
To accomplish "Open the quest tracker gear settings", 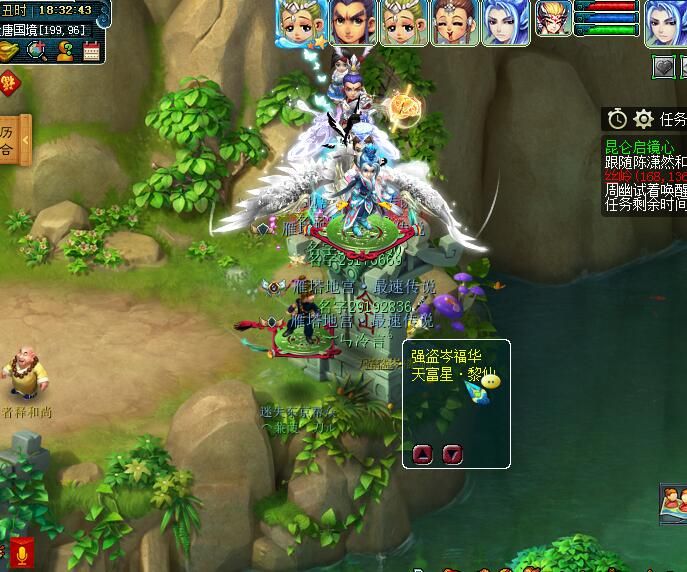I will click(643, 119).
